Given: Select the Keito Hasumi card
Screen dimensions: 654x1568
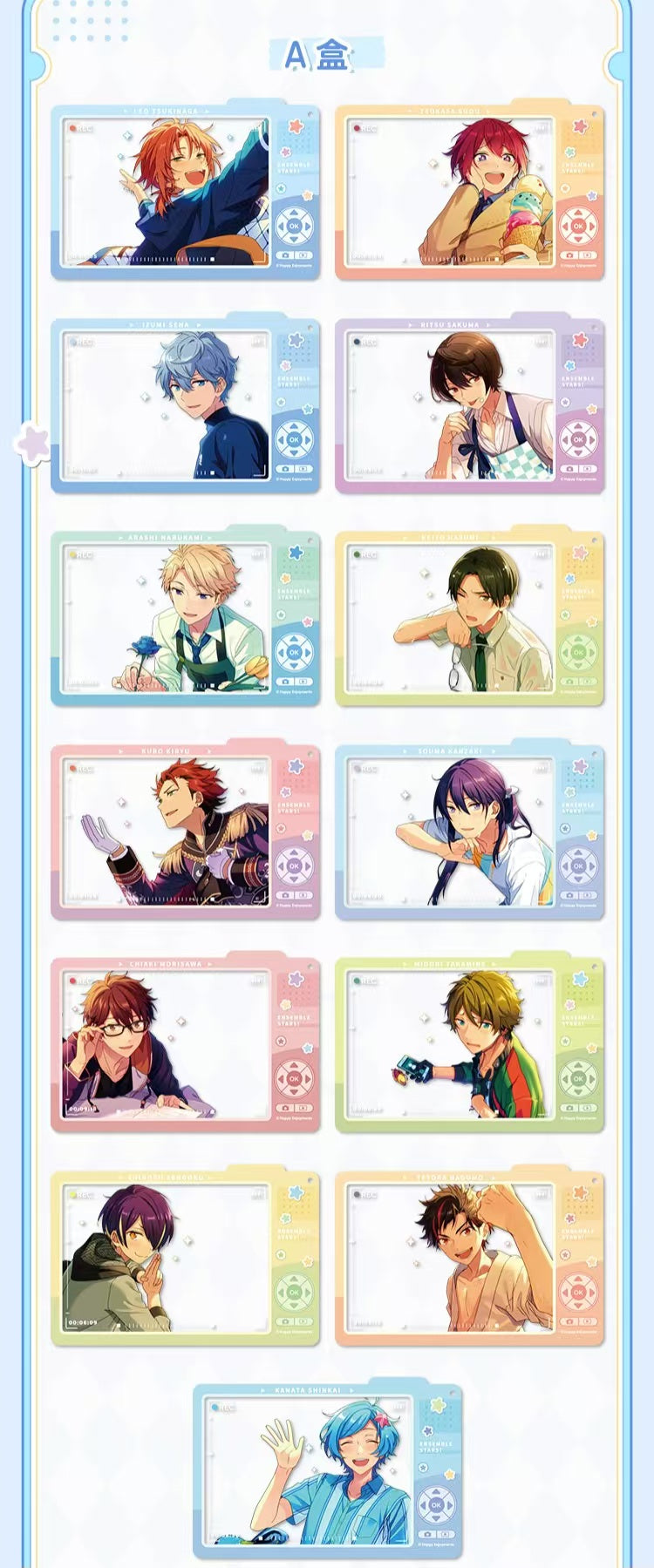Looking at the screenshot, I should (x=469, y=619).
